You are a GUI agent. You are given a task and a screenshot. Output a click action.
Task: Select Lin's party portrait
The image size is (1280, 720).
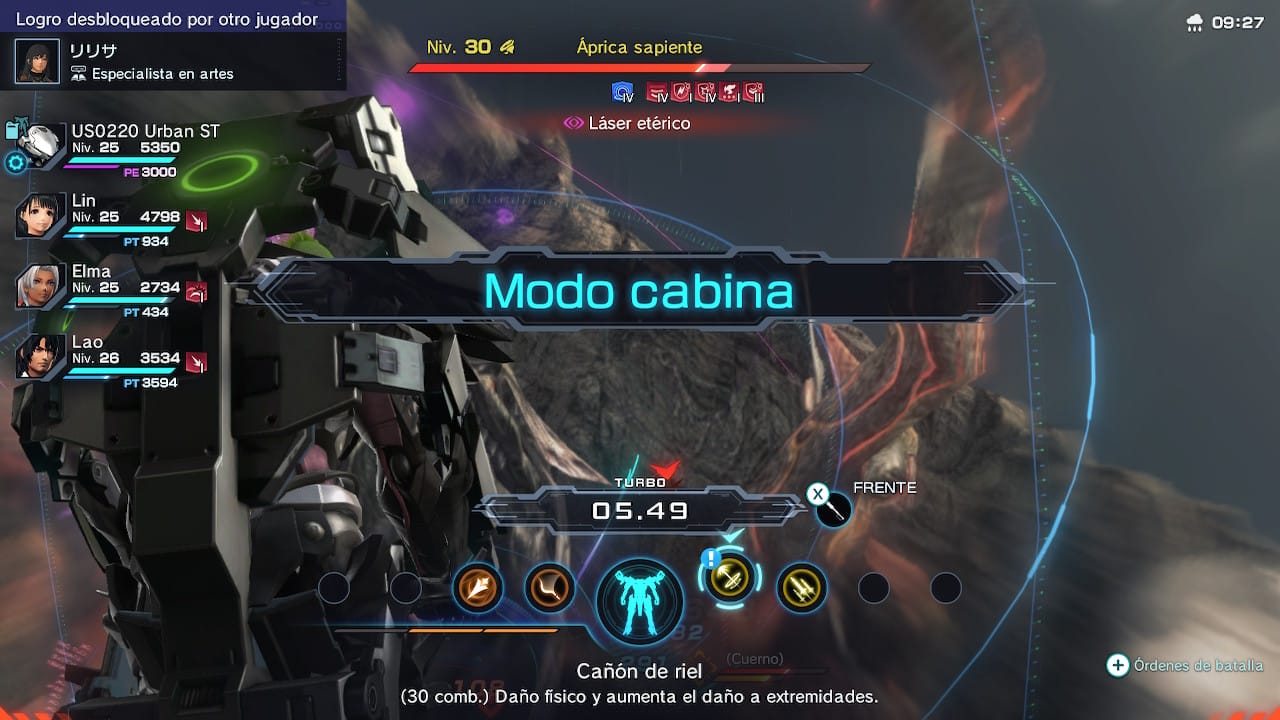coord(41,216)
